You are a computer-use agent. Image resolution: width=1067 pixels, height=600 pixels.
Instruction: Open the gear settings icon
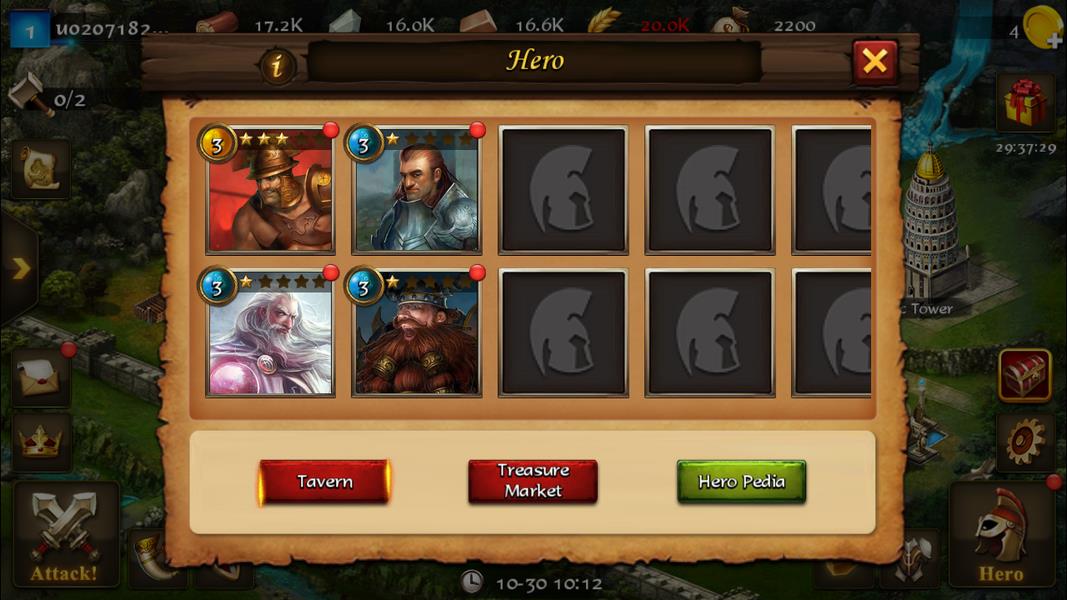[x=1025, y=441]
